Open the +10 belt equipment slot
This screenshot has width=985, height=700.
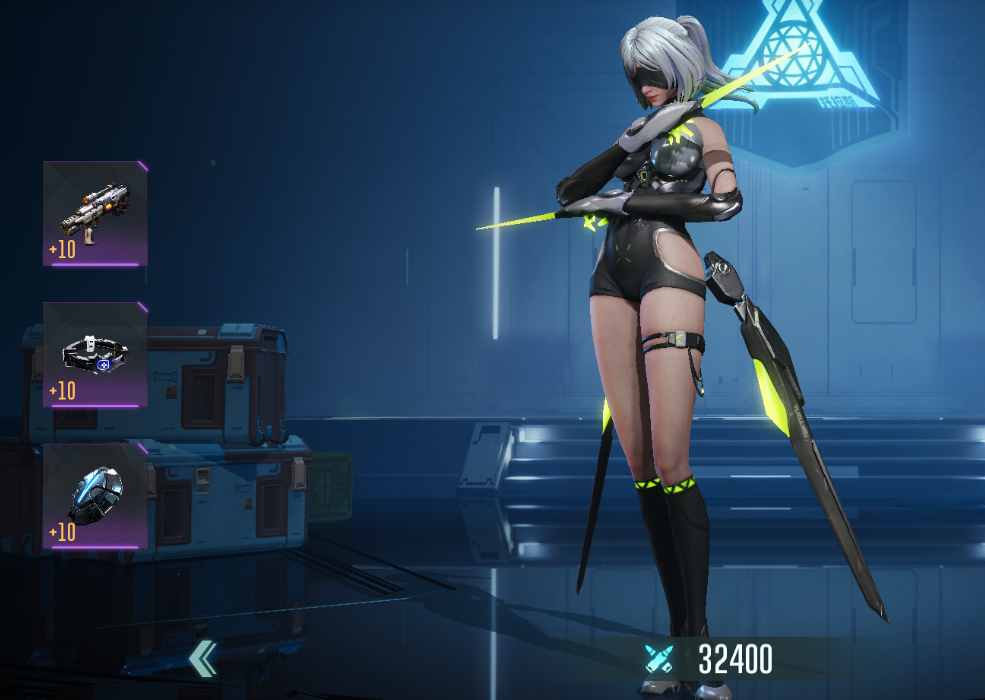[x=95, y=355]
